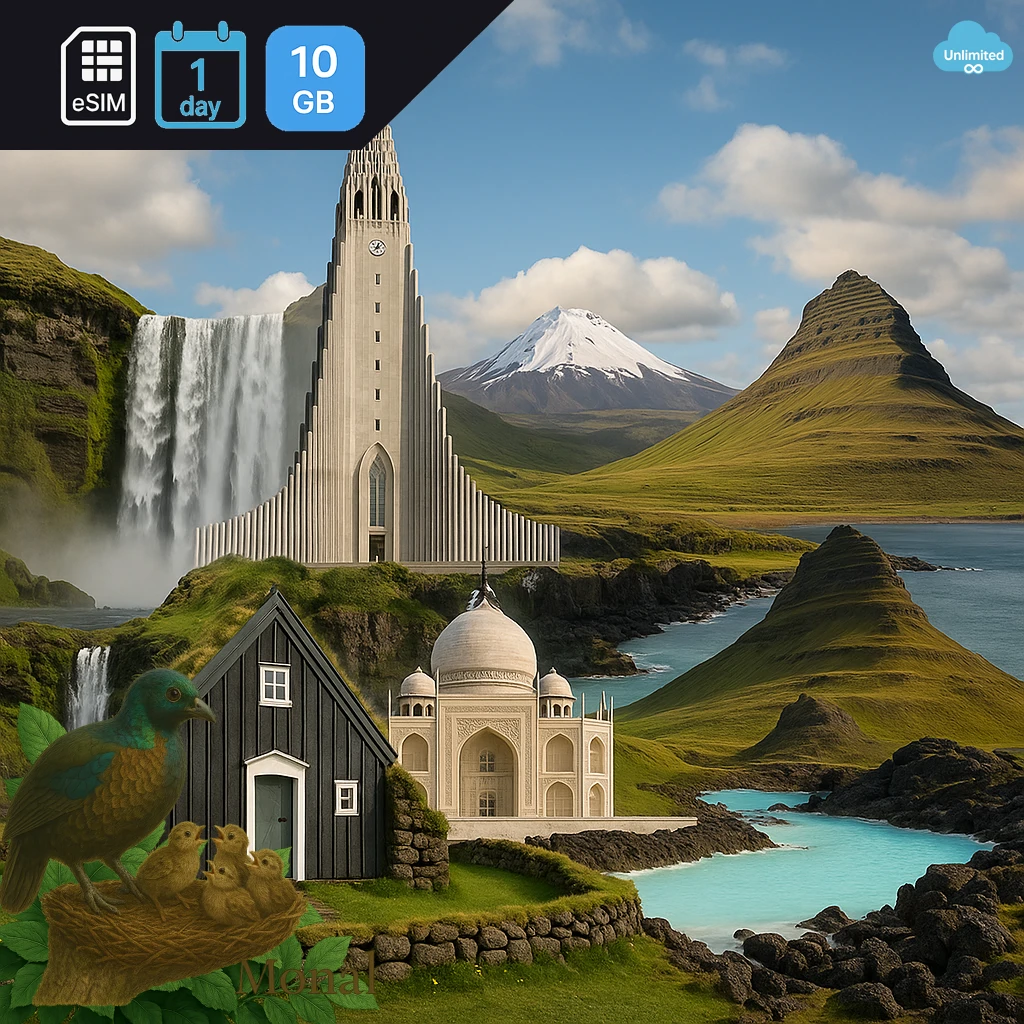Select the 1 day calendar badge
Screen dimensions: 1024x1024
click(200, 77)
